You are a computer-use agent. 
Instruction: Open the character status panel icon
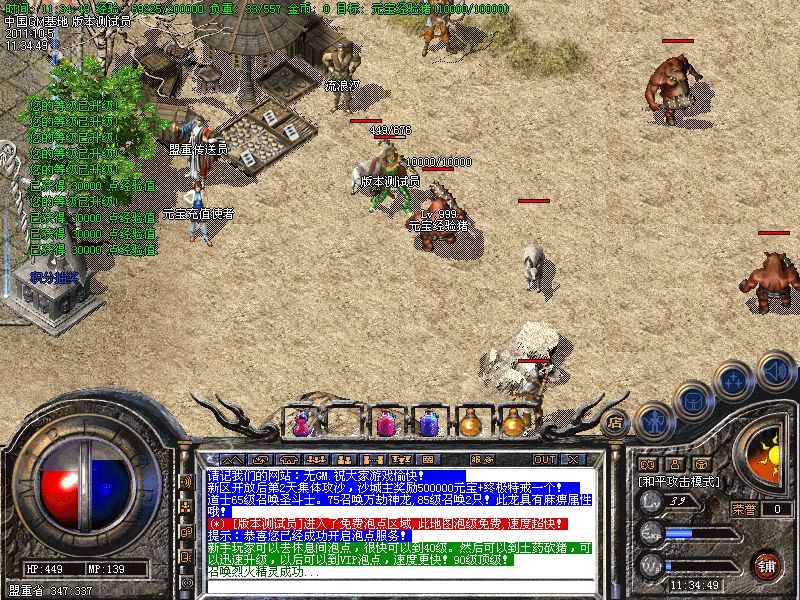click(653, 422)
